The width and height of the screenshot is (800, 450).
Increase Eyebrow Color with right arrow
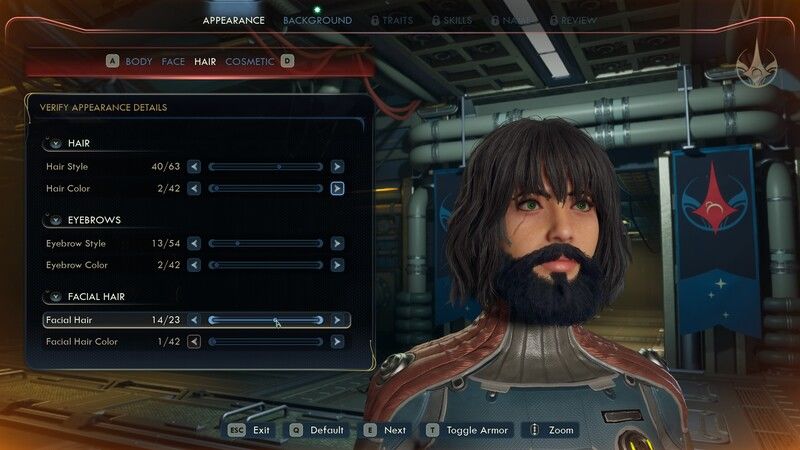click(x=337, y=265)
